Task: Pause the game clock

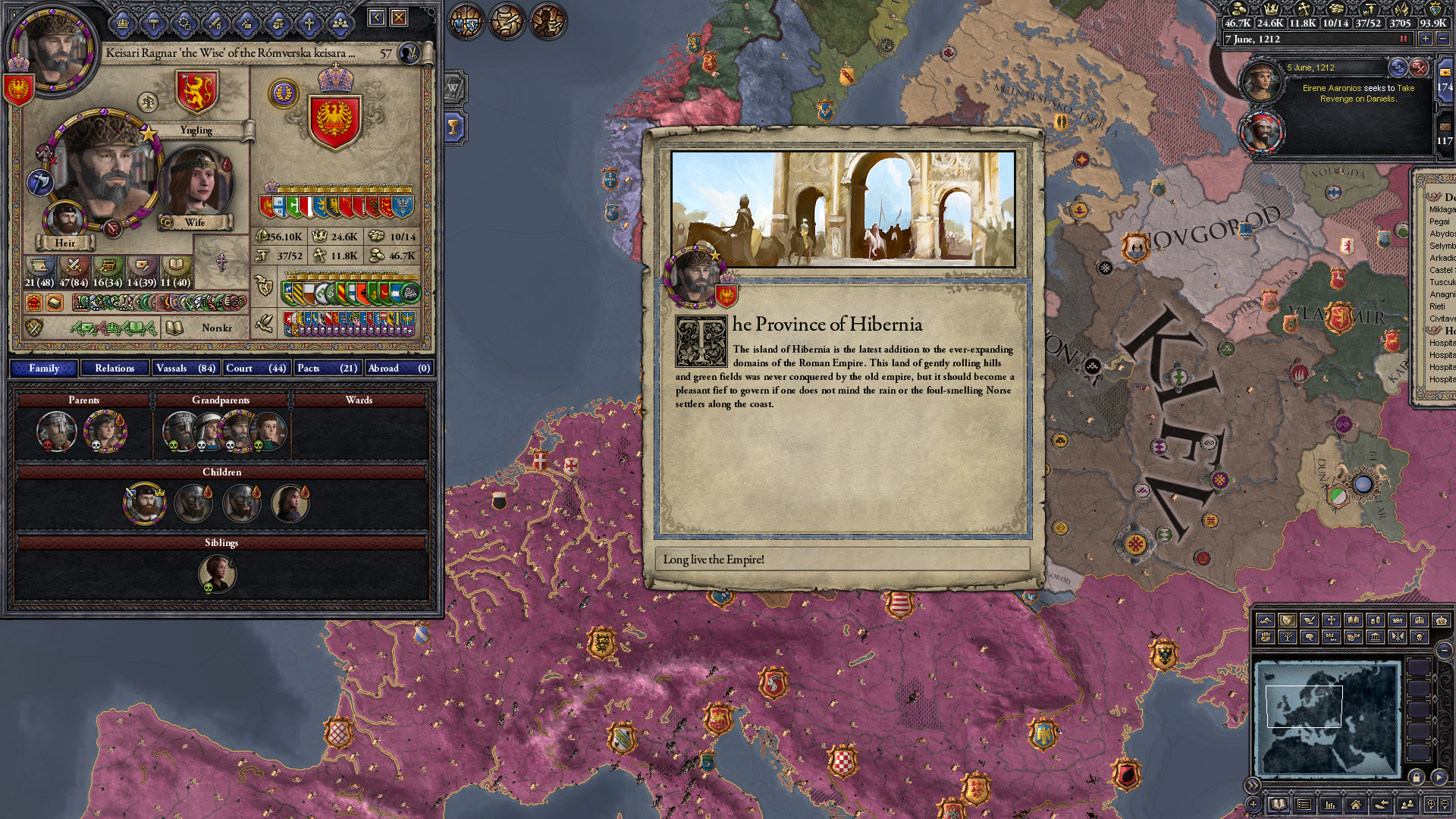Action: click(x=1404, y=39)
